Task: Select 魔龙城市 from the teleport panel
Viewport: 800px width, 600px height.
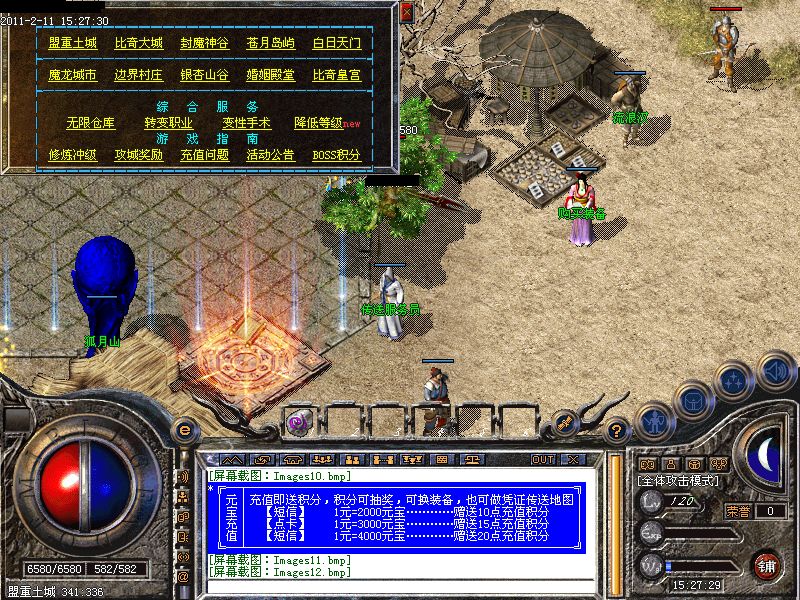Action: pos(73,75)
